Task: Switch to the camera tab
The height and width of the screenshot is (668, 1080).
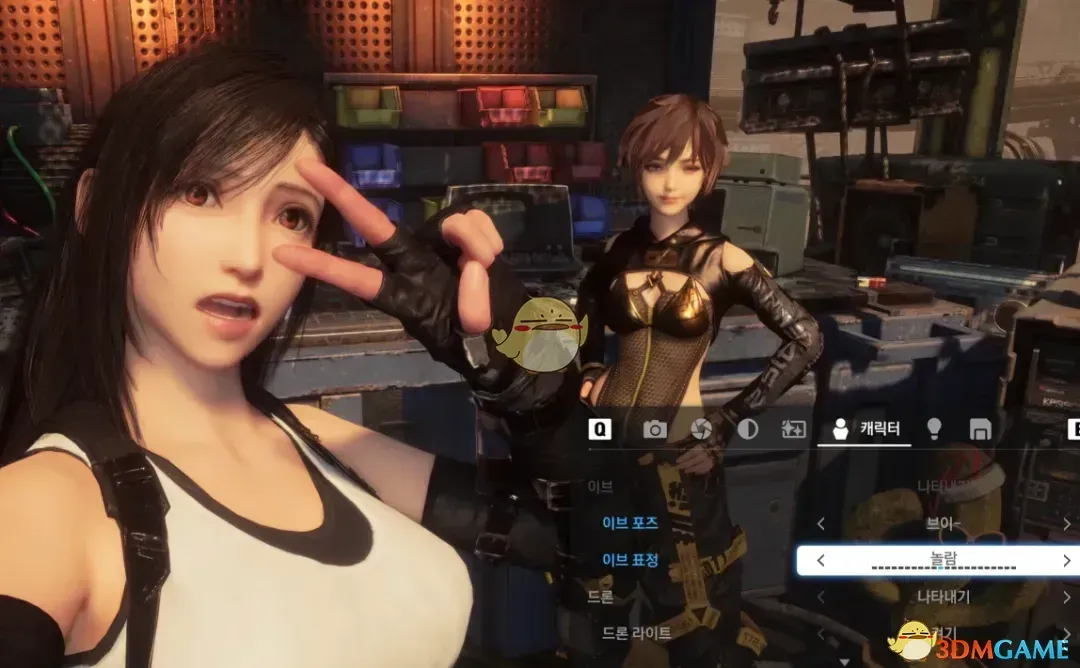Action: (655, 429)
